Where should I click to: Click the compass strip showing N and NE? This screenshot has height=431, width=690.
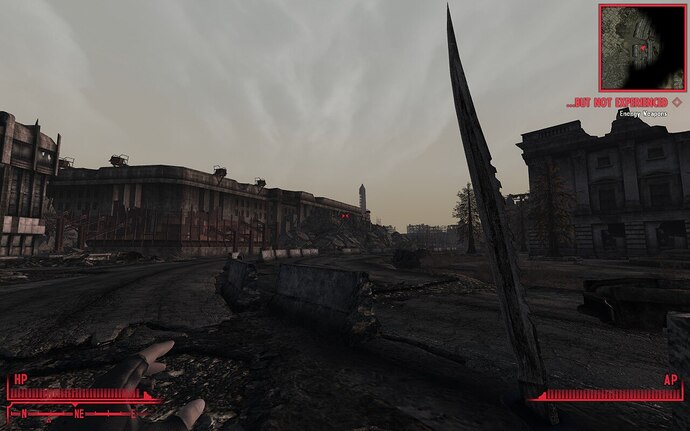(x=72, y=412)
